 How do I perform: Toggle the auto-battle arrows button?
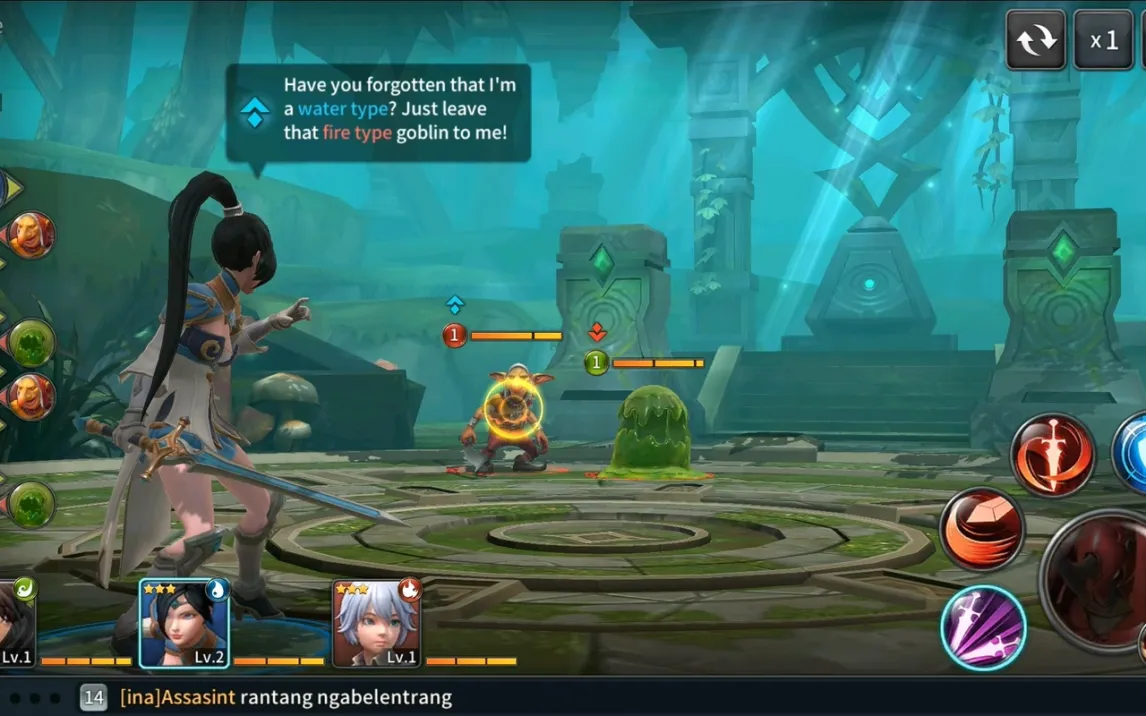(1035, 40)
